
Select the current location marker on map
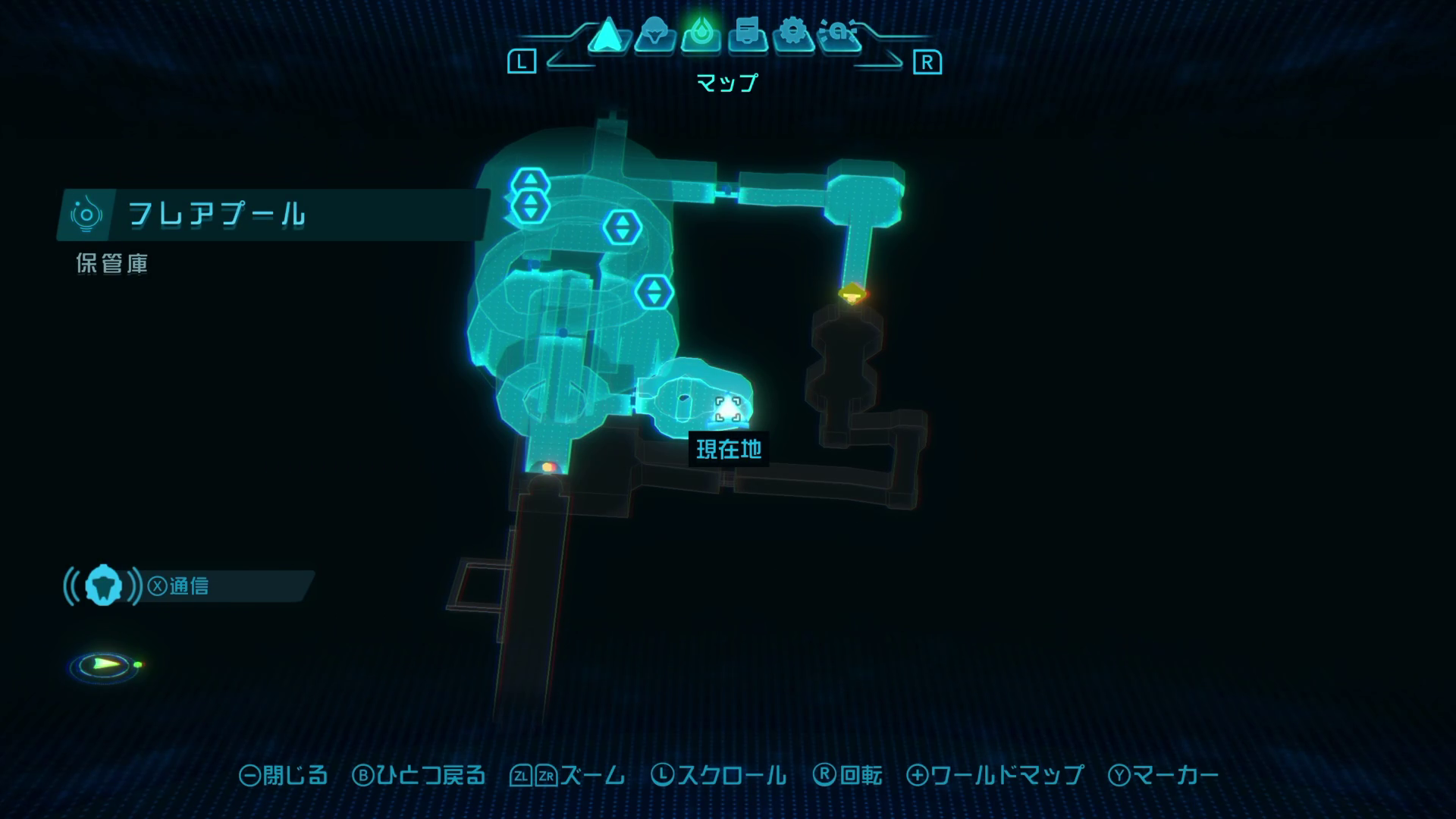pyautogui.click(x=728, y=409)
